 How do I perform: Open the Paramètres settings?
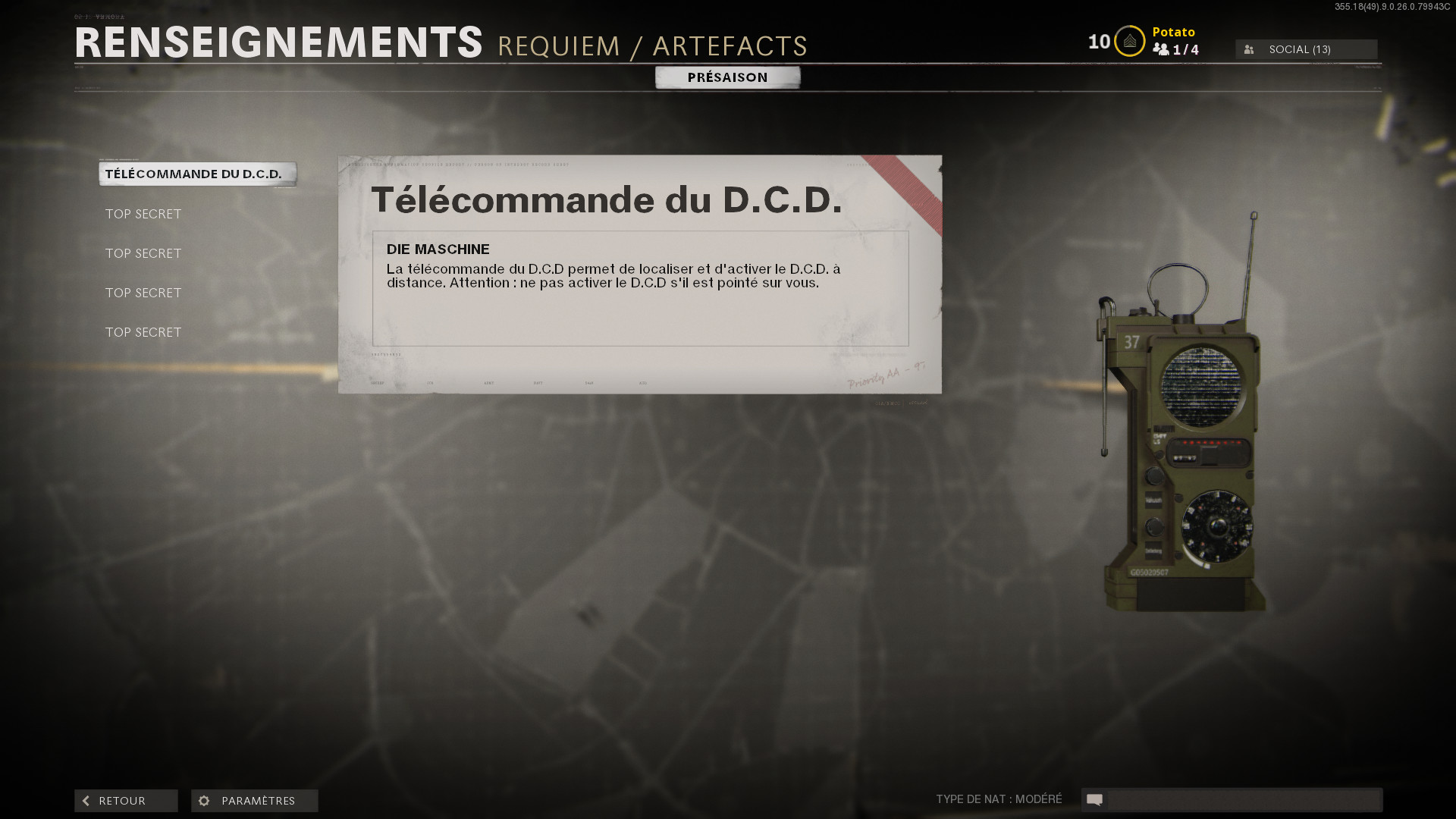[x=255, y=801]
